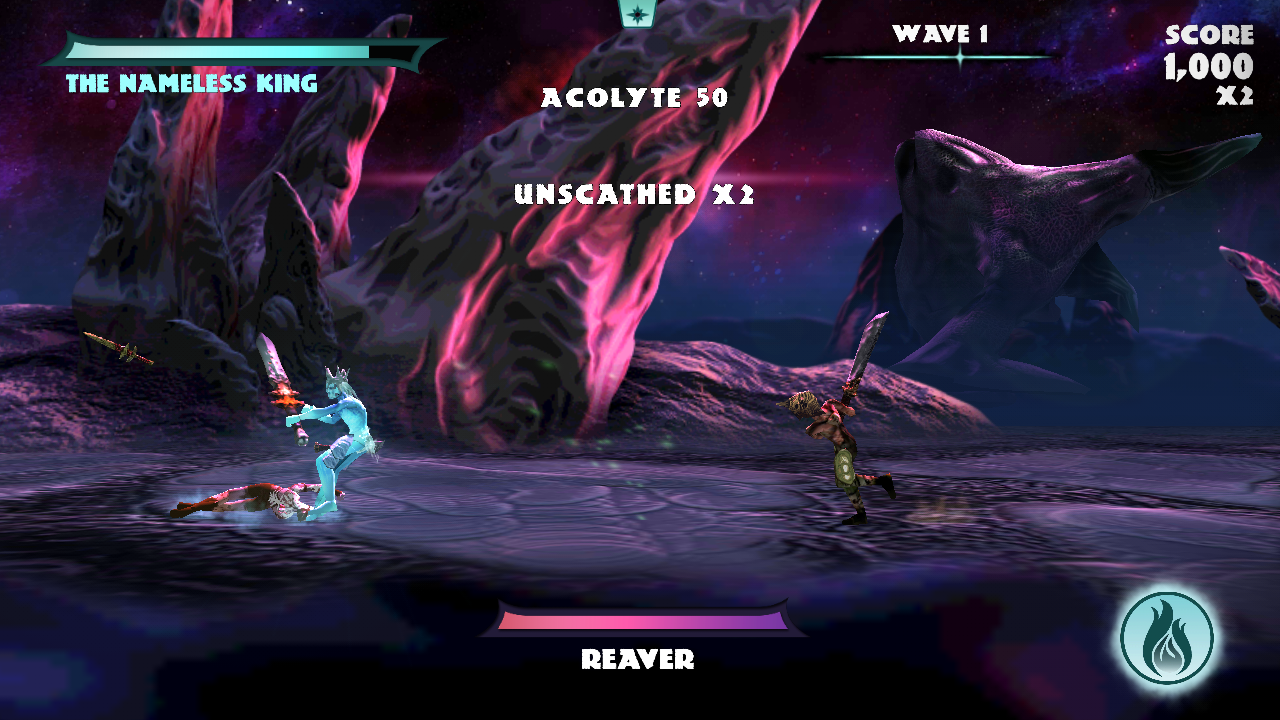Activate the flame ability button
Viewport: 1280px width, 720px height.
click(1166, 638)
